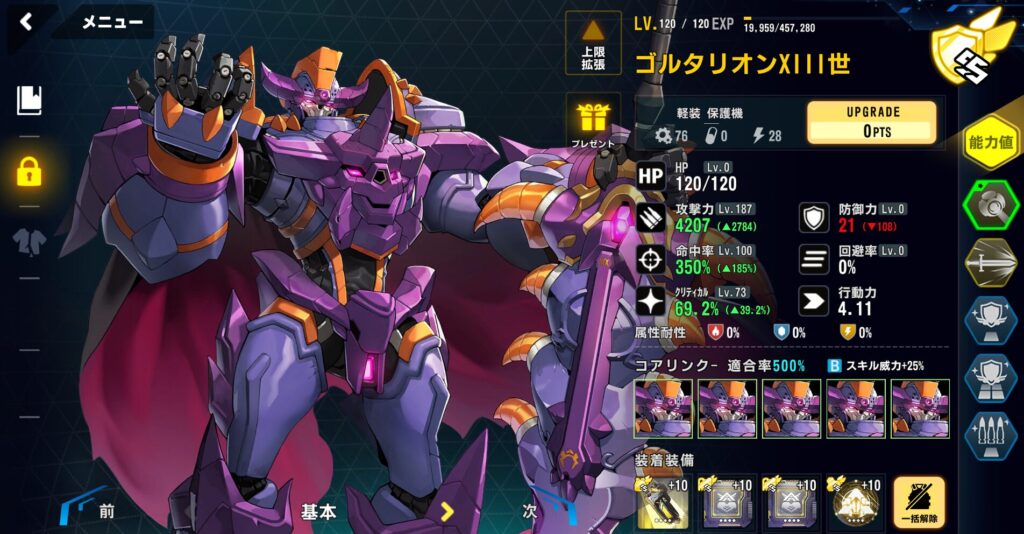Open the yellow UPGRADE 0PTS button
1024x534 pixels.
point(872,123)
